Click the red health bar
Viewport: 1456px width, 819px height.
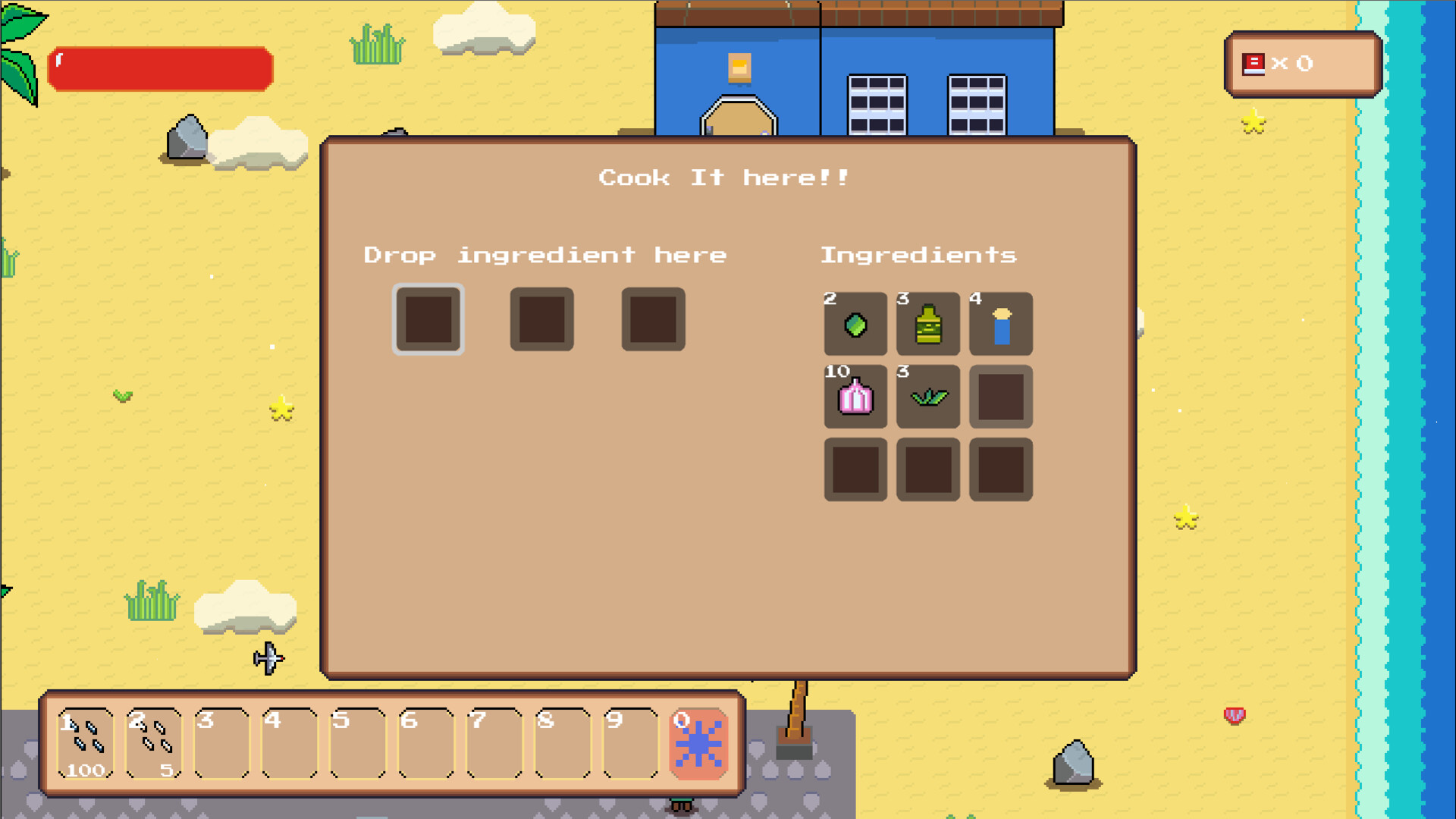point(159,68)
